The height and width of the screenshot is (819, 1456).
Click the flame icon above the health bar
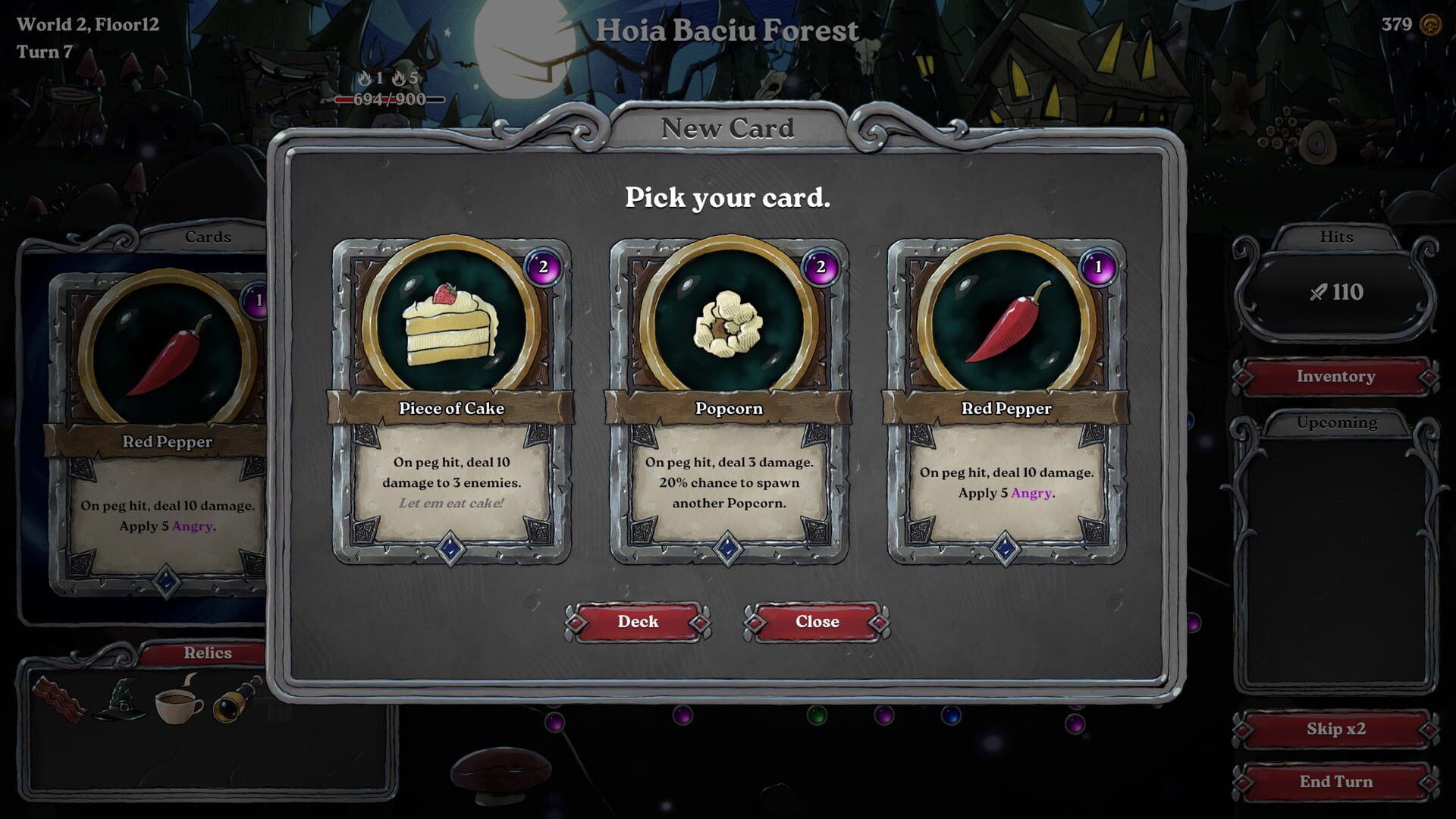[x=362, y=79]
